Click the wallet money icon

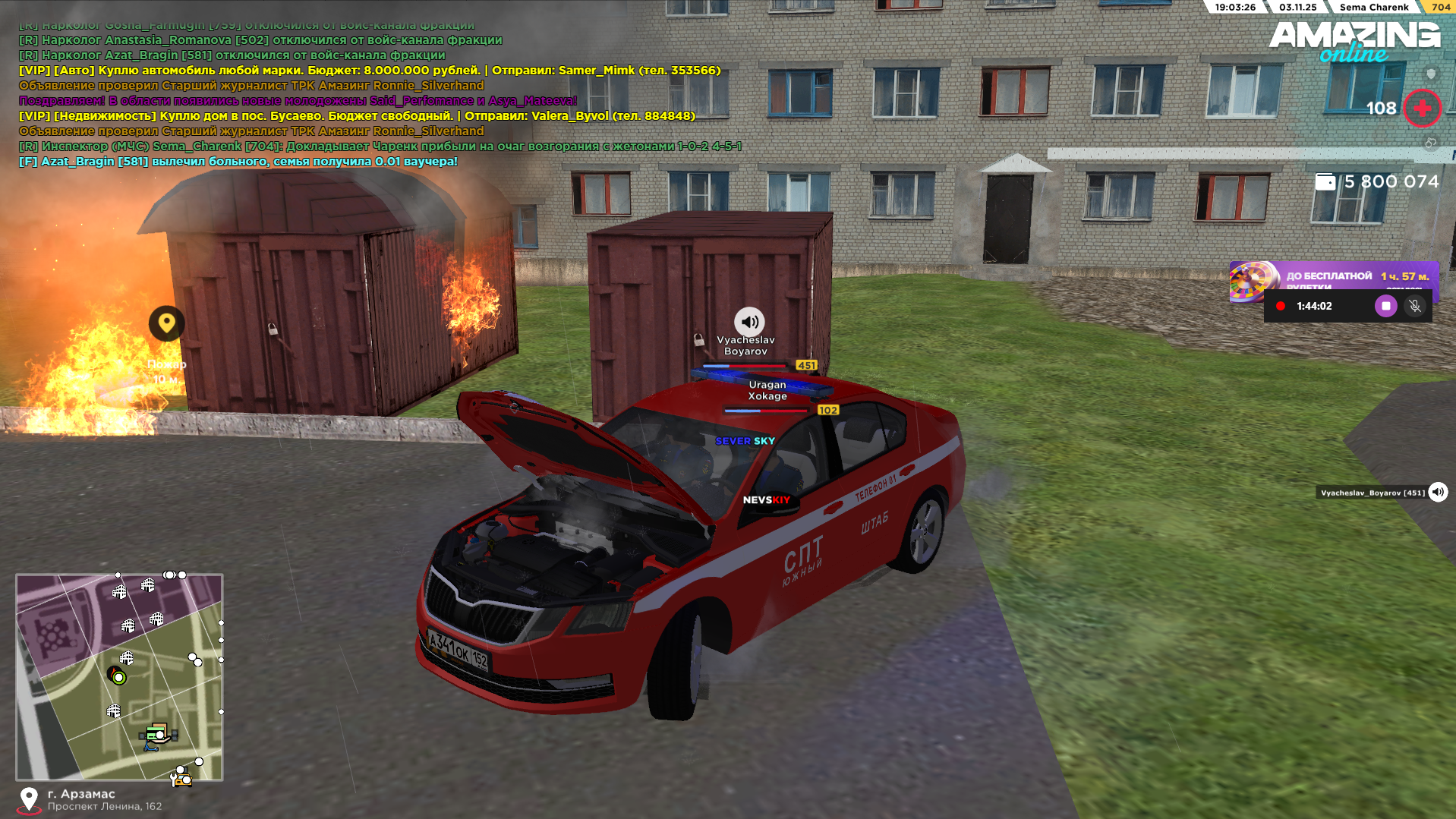coord(1325,182)
